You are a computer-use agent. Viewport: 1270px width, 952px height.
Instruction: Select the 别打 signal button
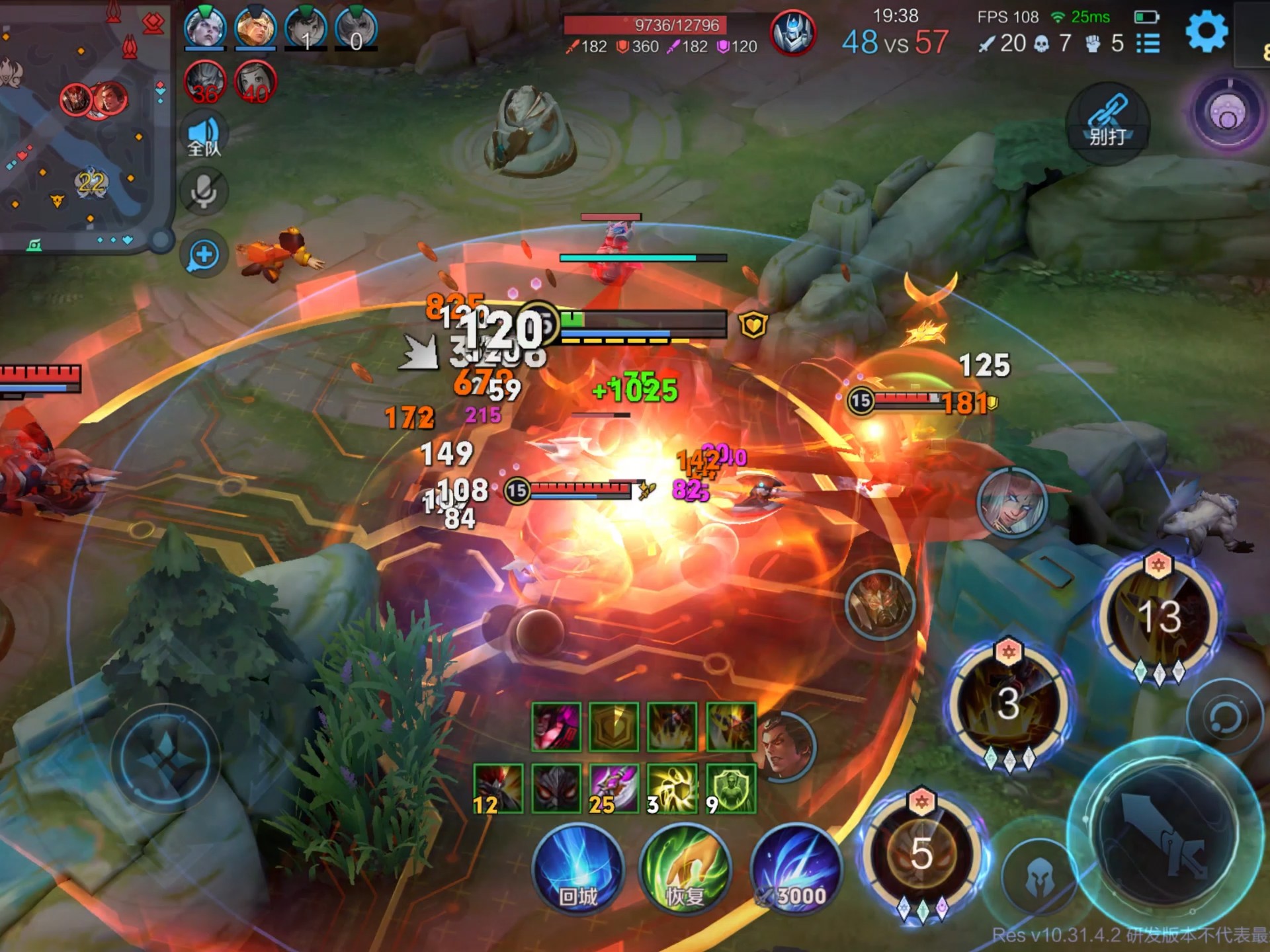[x=1108, y=124]
